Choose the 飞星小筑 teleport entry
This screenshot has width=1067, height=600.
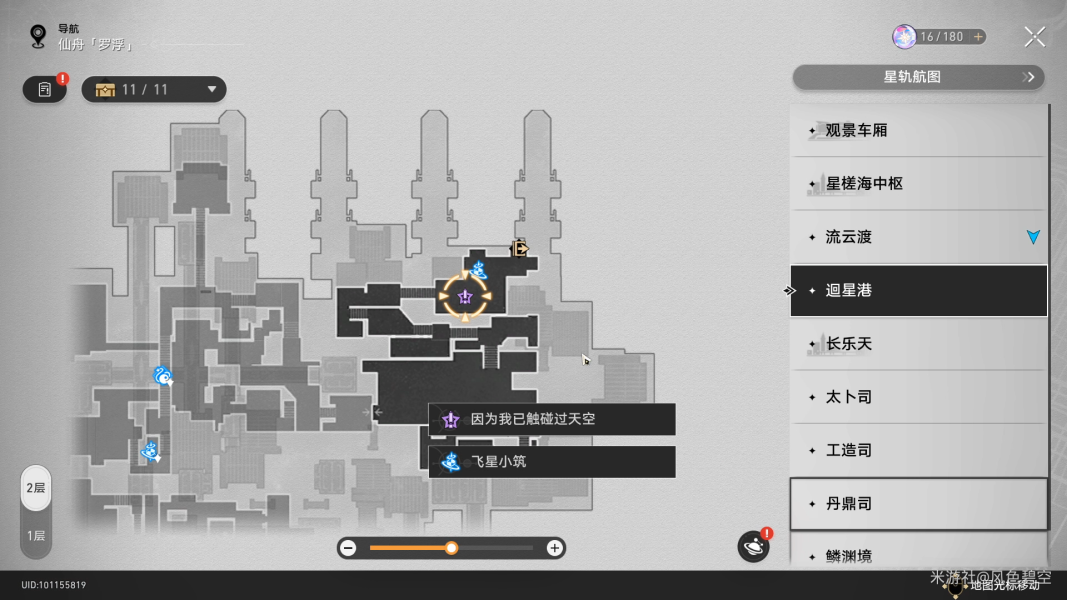[x=552, y=462]
